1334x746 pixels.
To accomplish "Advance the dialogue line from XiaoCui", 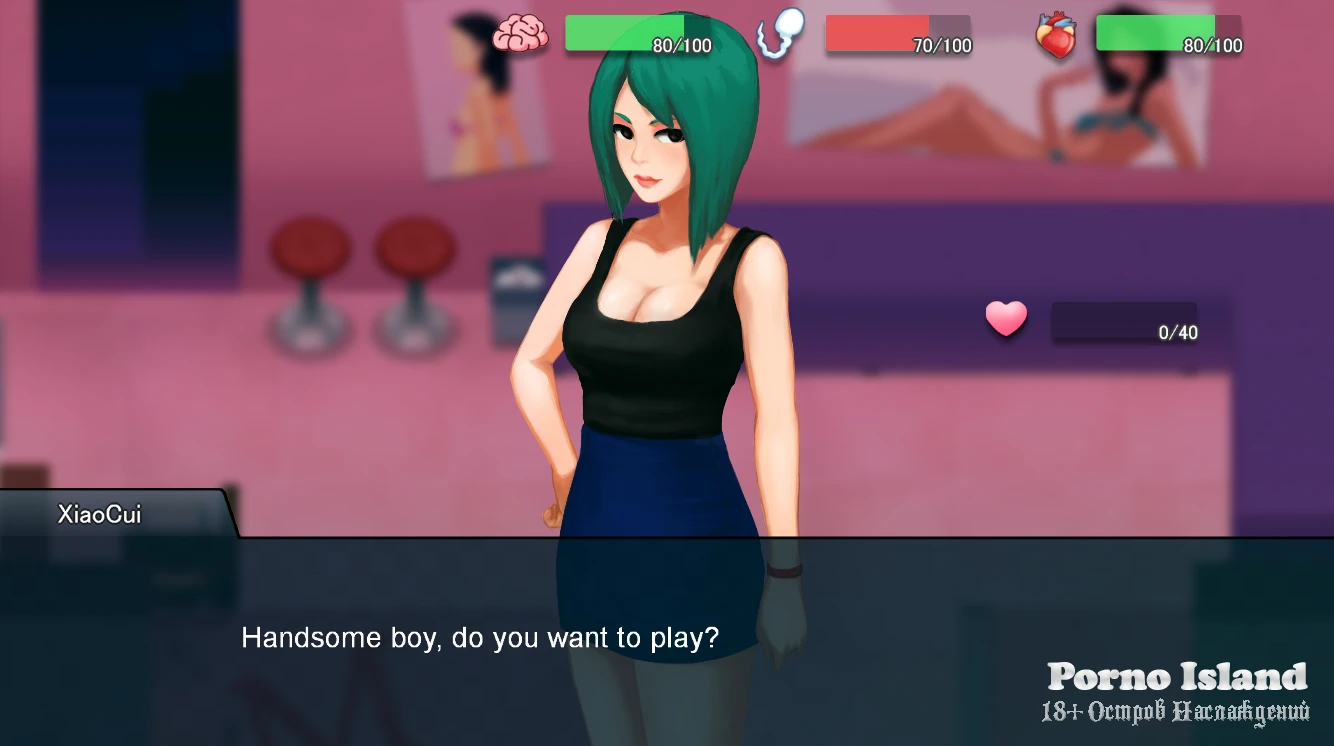I will tap(480, 638).
